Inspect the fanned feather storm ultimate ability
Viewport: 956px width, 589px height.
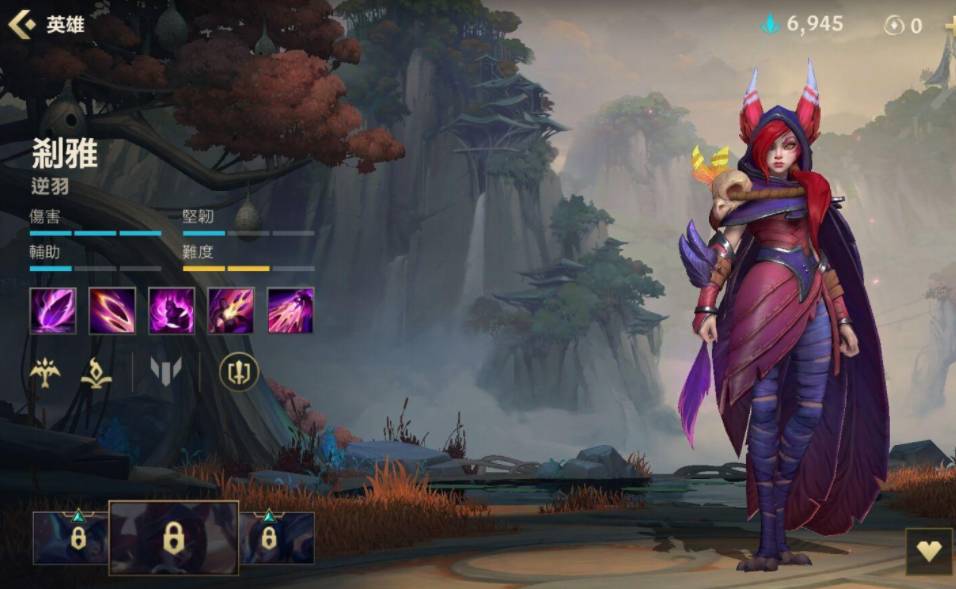pos(290,310)
